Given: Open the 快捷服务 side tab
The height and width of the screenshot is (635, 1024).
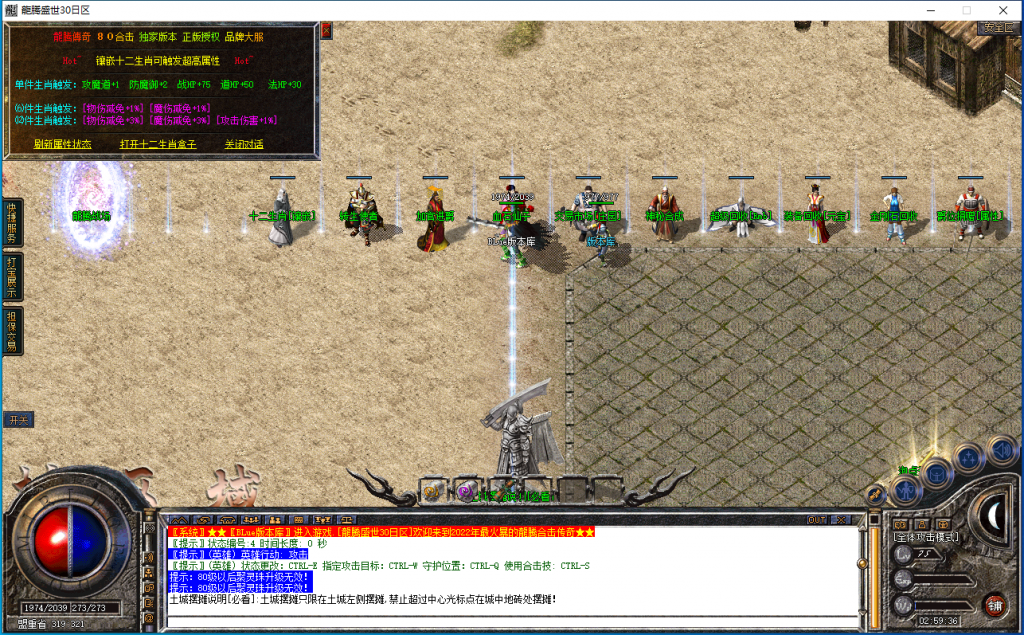Looking at the screenshot, I should click(x=11, y=221).
